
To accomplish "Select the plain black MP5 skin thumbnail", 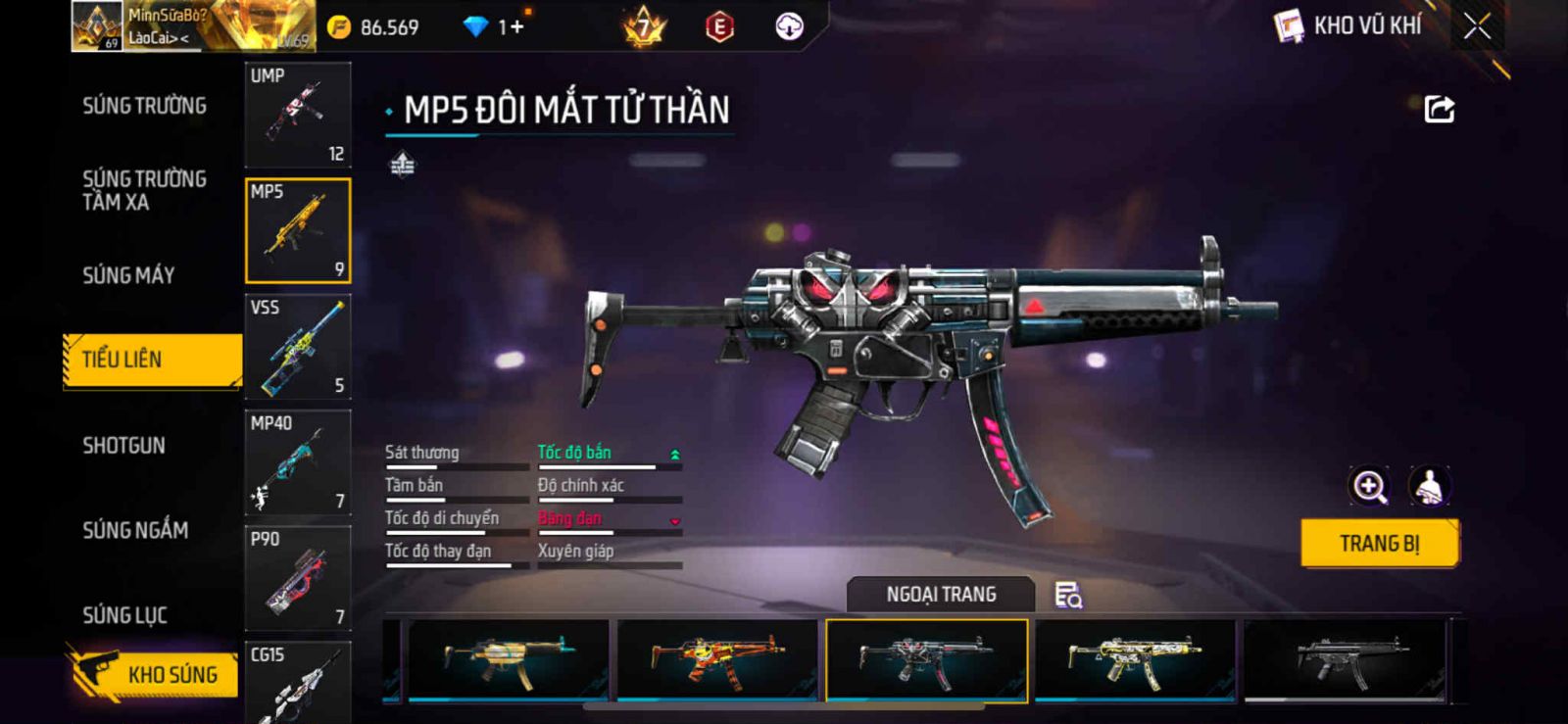I will tap(1345, 660).
